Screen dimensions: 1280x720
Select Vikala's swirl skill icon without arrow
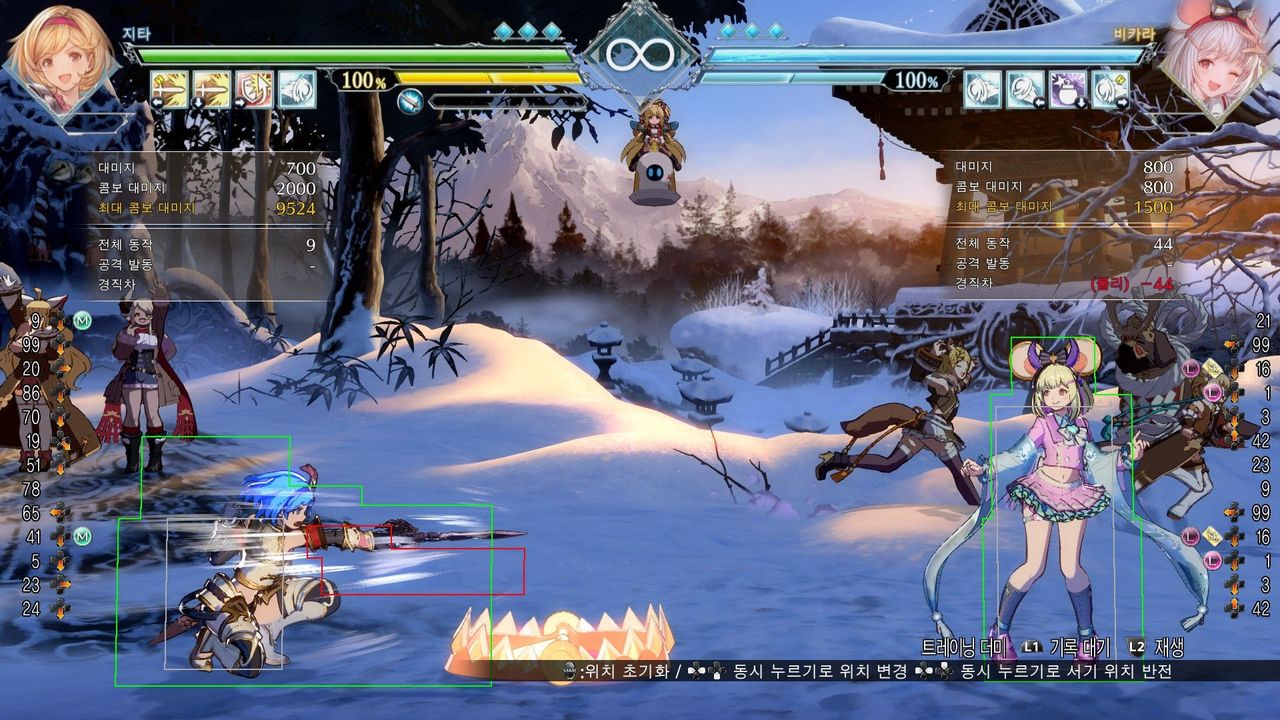pos(982,89)
